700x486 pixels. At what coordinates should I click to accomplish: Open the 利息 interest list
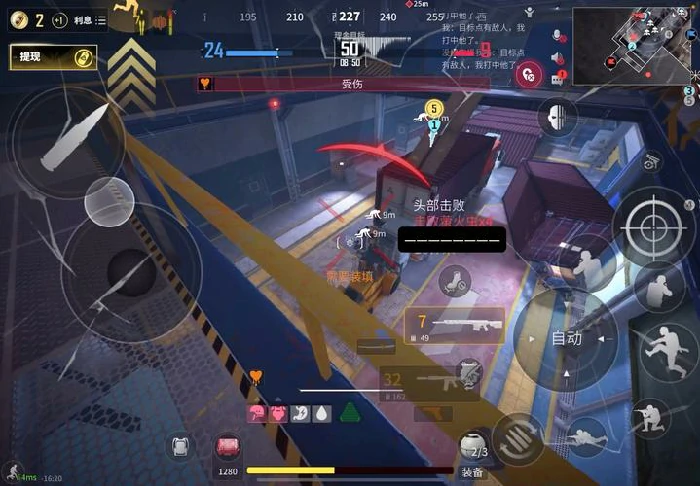tap(90, 20)
